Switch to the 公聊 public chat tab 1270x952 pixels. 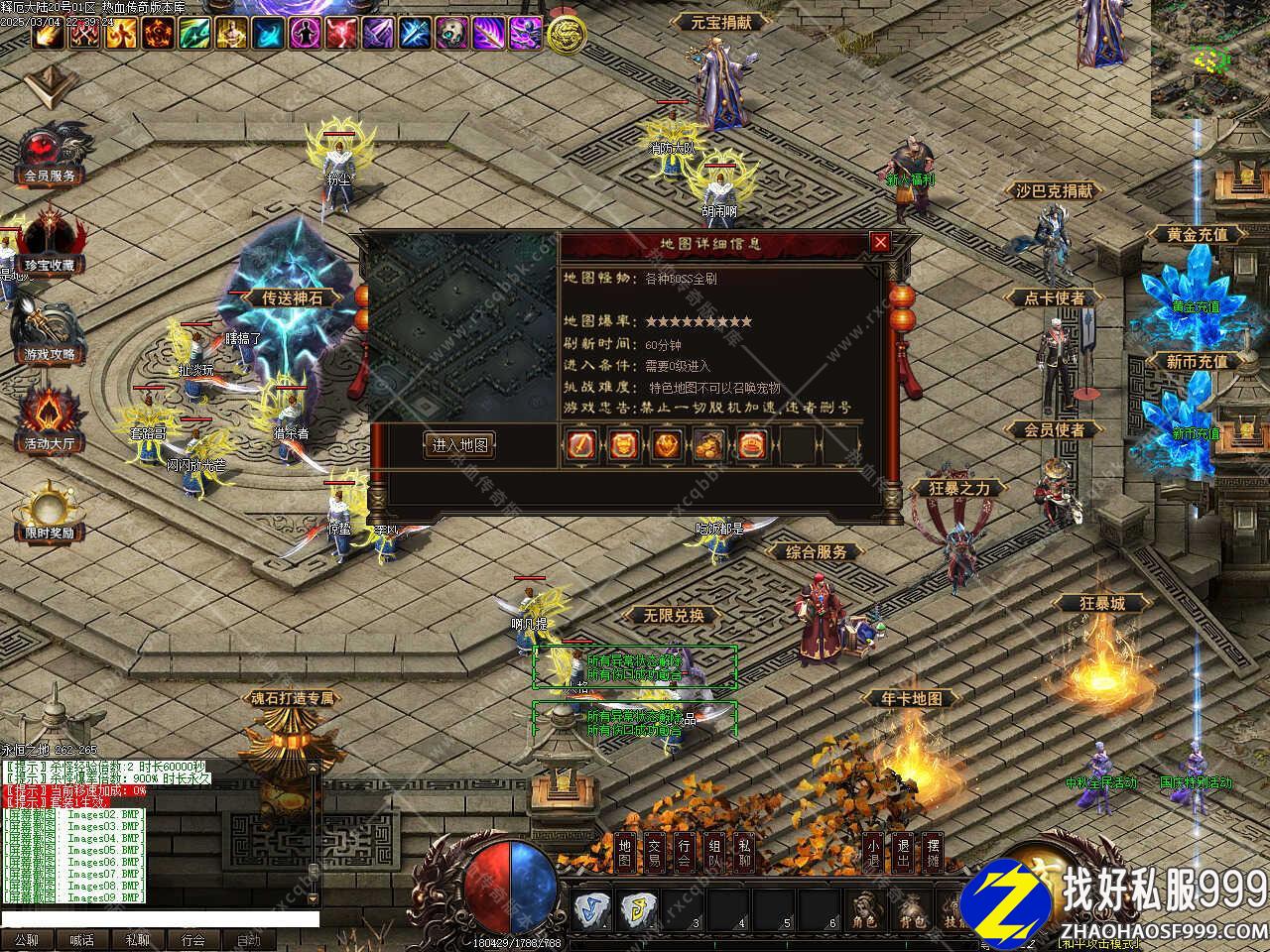pyautogui.click(x=27, y=940)
